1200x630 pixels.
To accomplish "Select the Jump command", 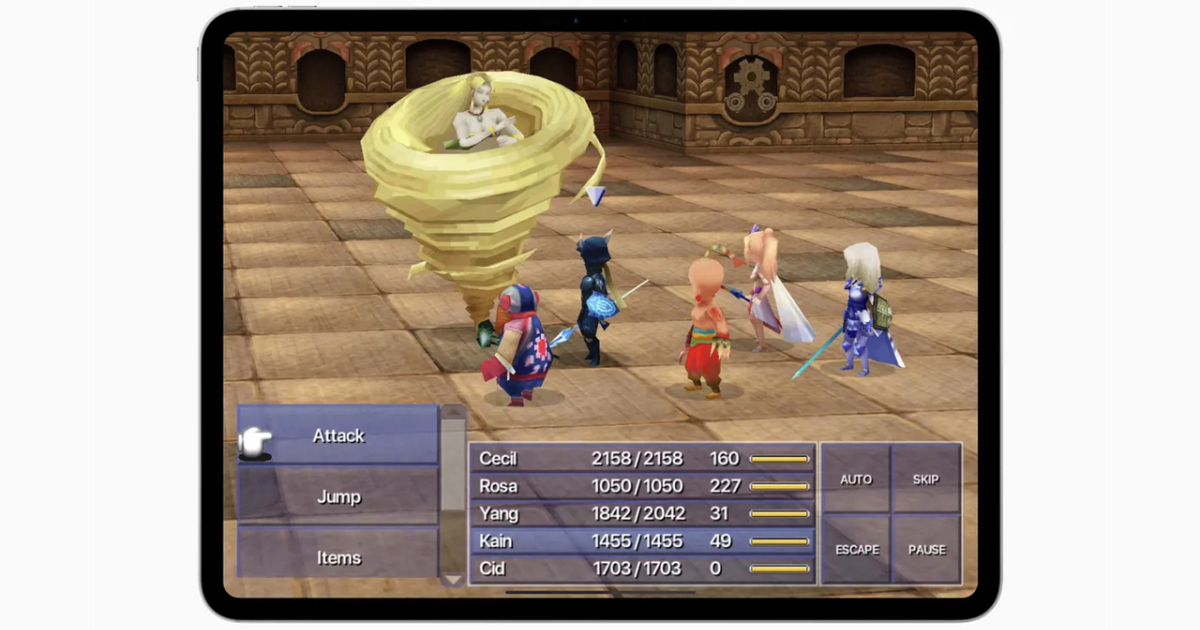I will coord(338,497).
